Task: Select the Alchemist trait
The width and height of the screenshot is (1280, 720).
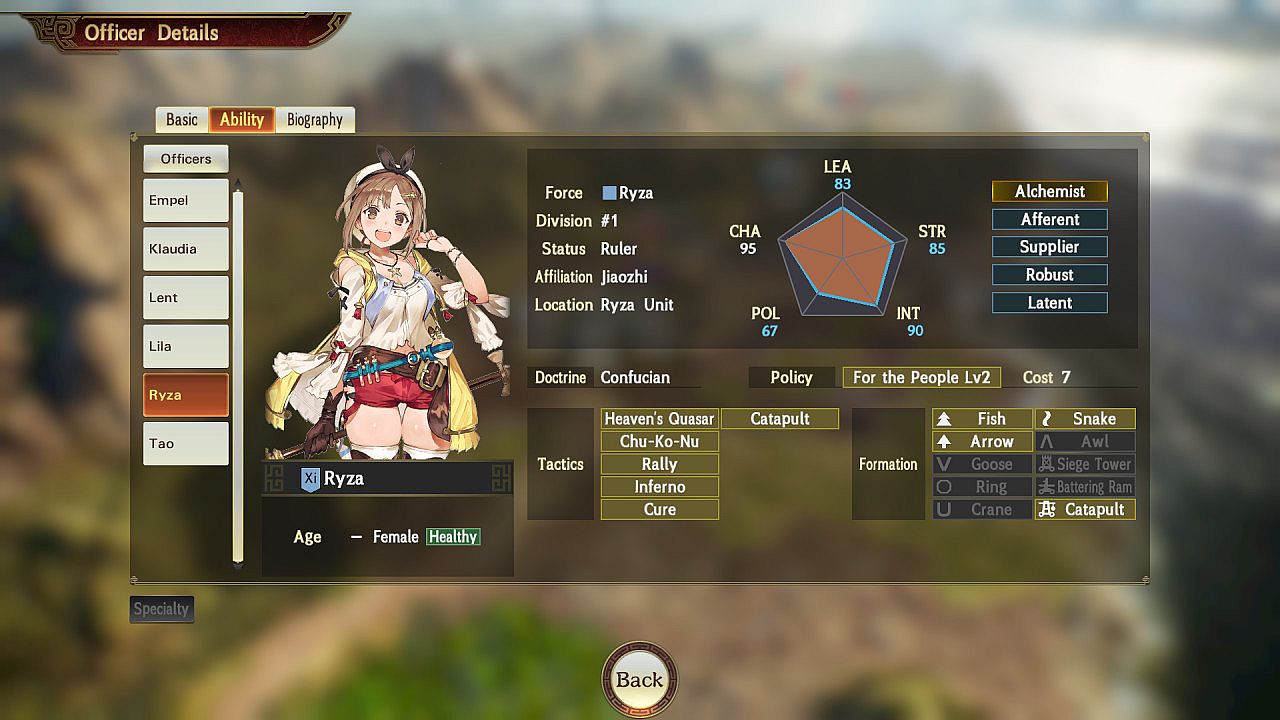Action: (x=1049, y=191)
